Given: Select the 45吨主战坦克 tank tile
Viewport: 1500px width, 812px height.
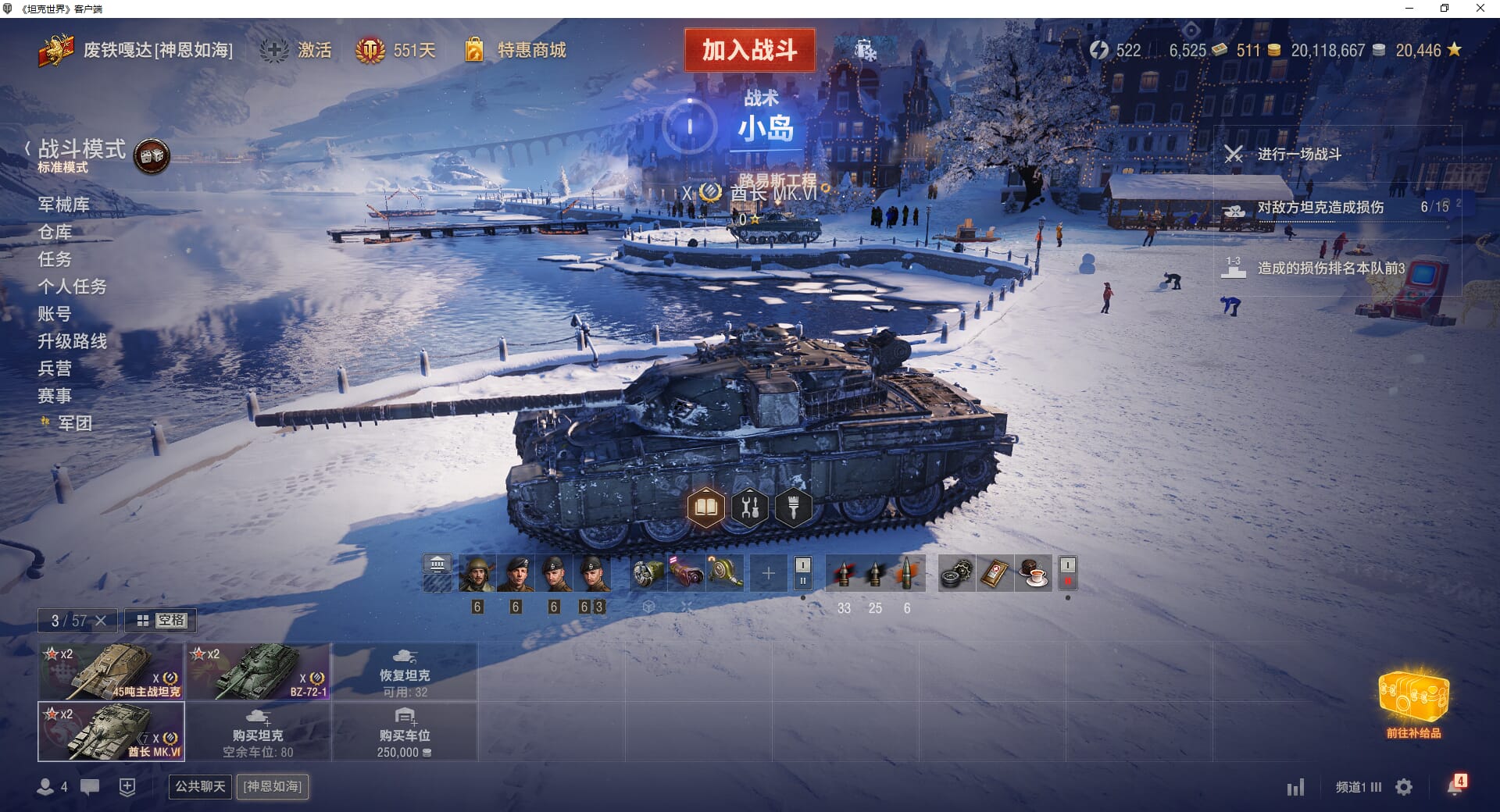Looking at the screenshot, I should [x=111, y=671].
